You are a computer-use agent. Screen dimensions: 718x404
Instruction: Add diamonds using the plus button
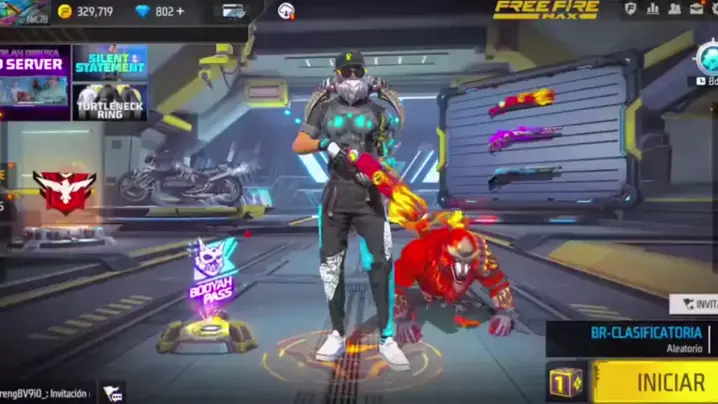point(180,11)
